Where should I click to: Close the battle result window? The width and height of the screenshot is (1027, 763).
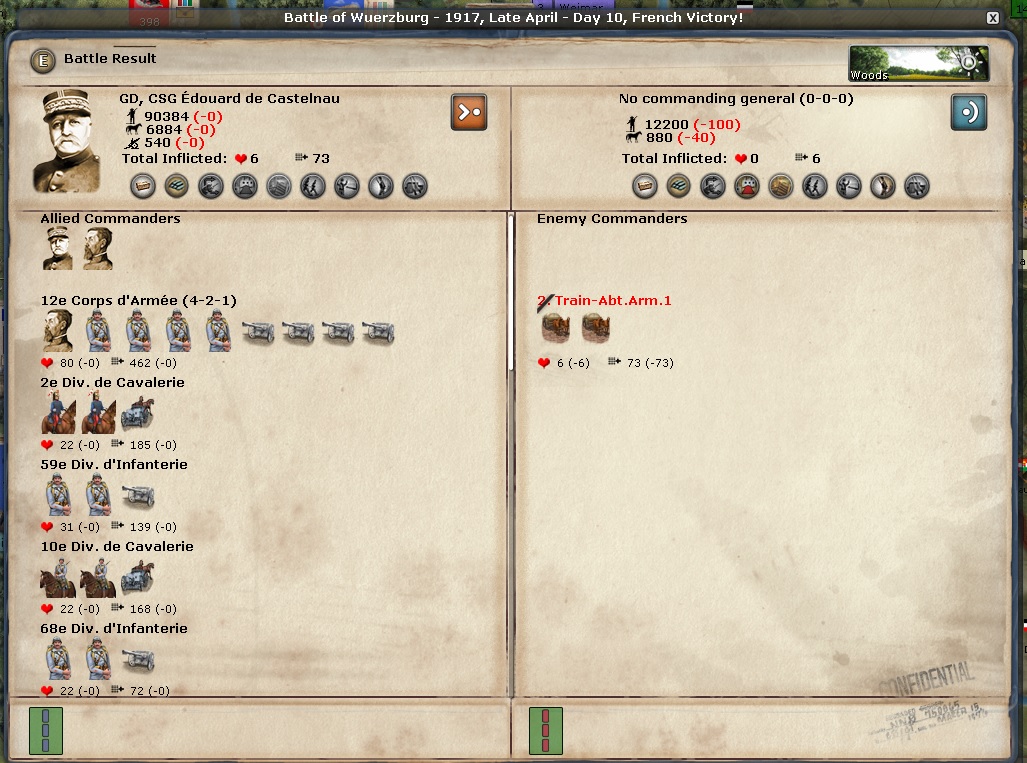click(x=992, y=18)
